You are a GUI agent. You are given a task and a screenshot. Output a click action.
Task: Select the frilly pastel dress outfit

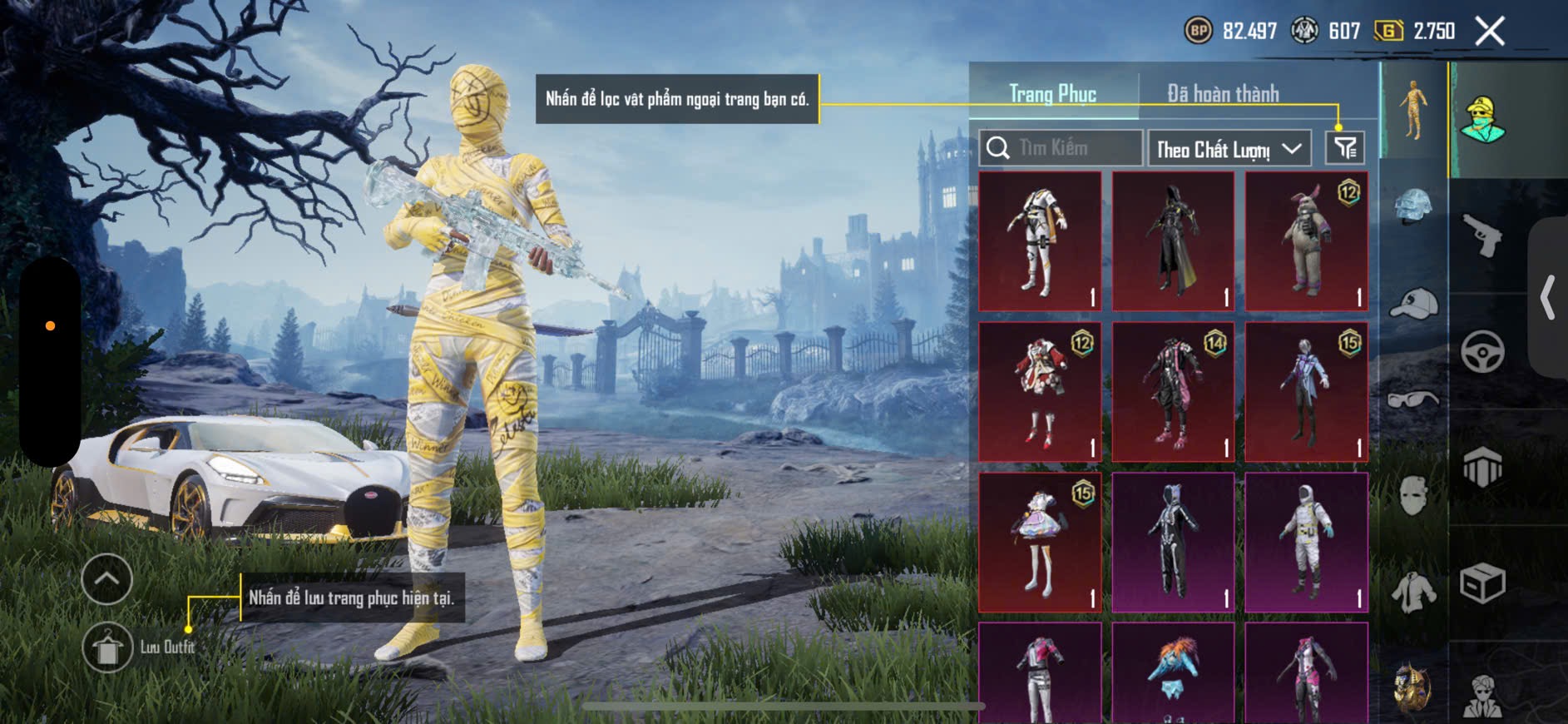tap(1040, 543)
